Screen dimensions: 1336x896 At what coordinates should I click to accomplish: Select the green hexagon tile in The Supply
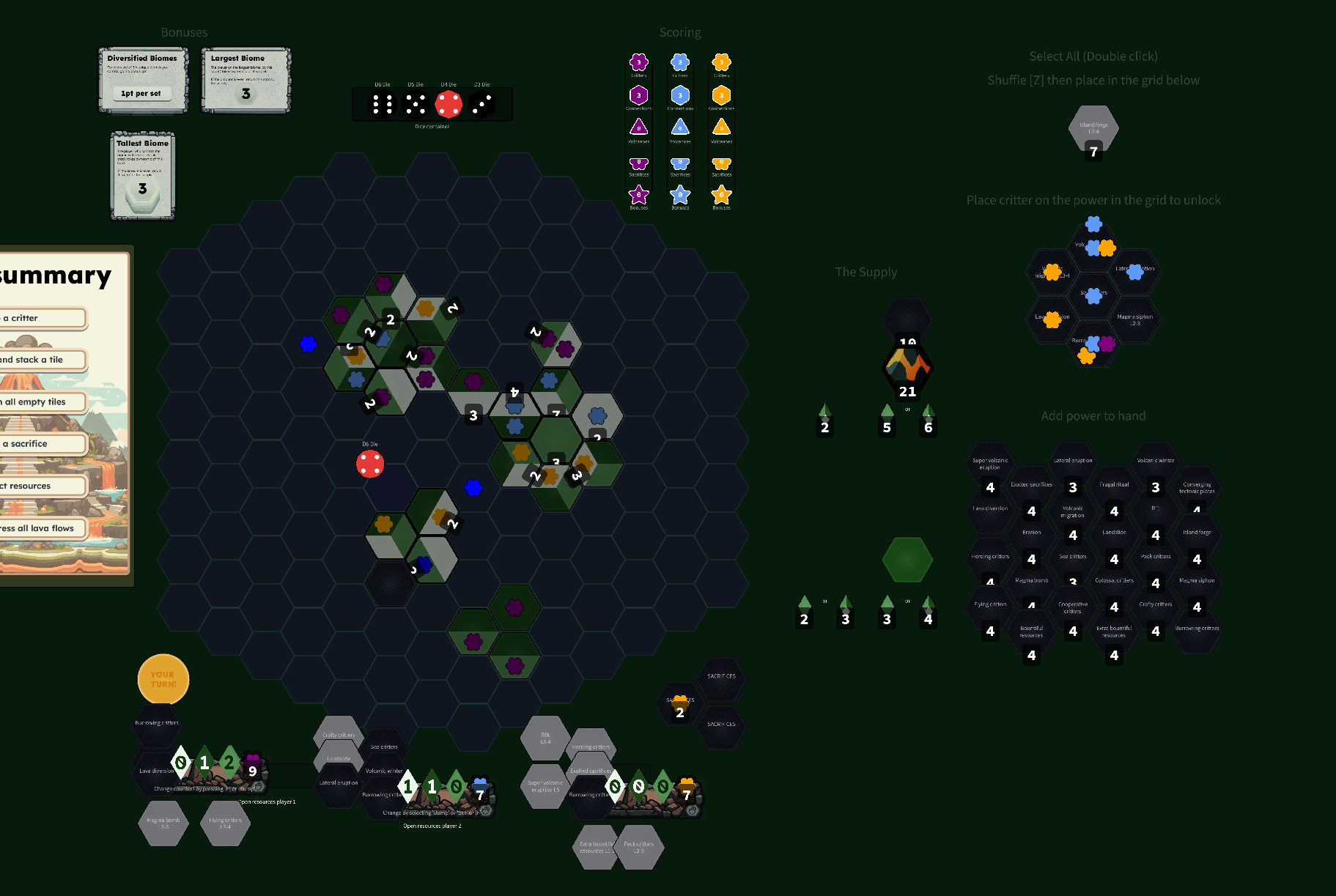point(907,560)
